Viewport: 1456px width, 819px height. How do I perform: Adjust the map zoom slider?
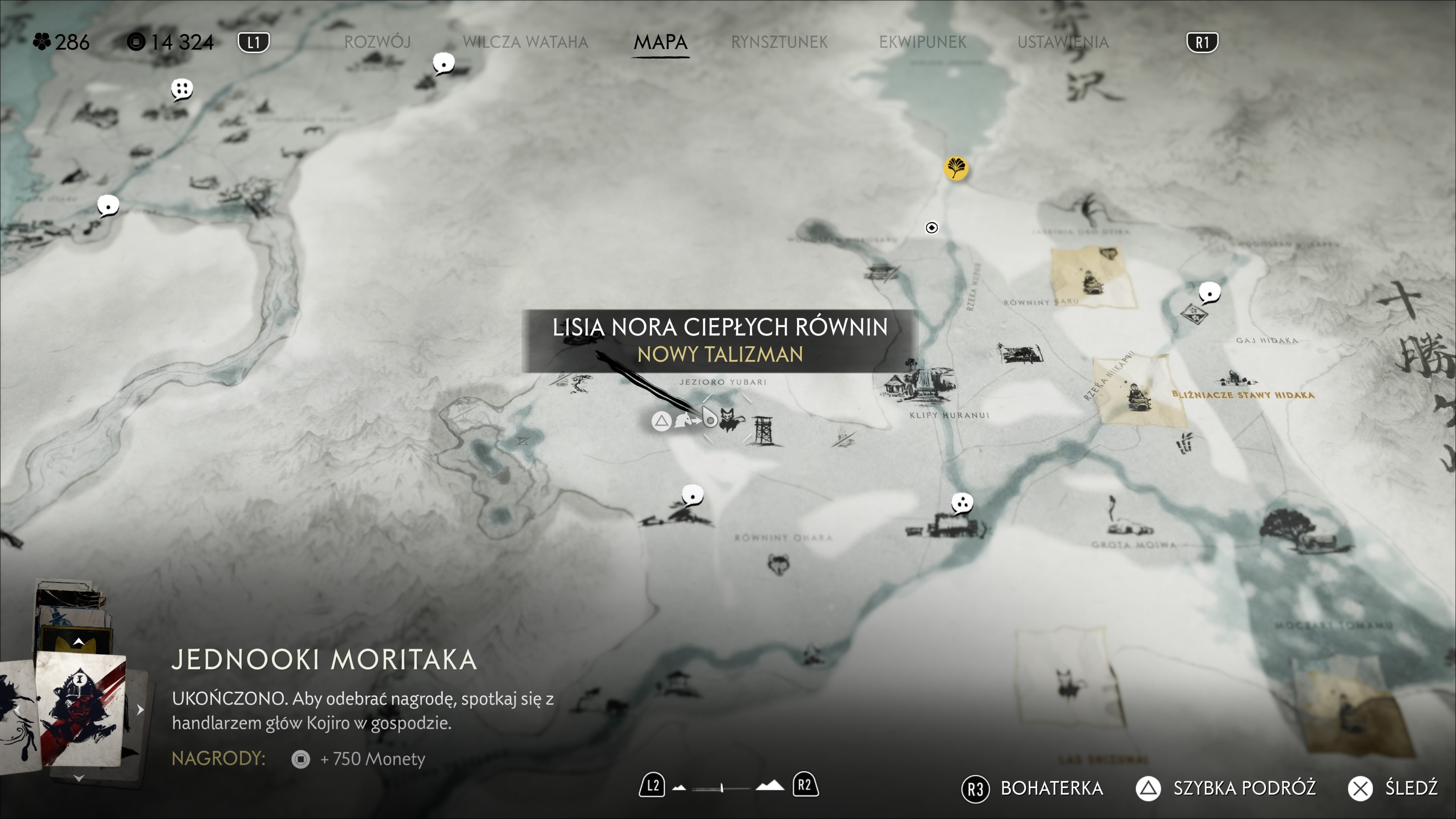click(x=722, y=788)
